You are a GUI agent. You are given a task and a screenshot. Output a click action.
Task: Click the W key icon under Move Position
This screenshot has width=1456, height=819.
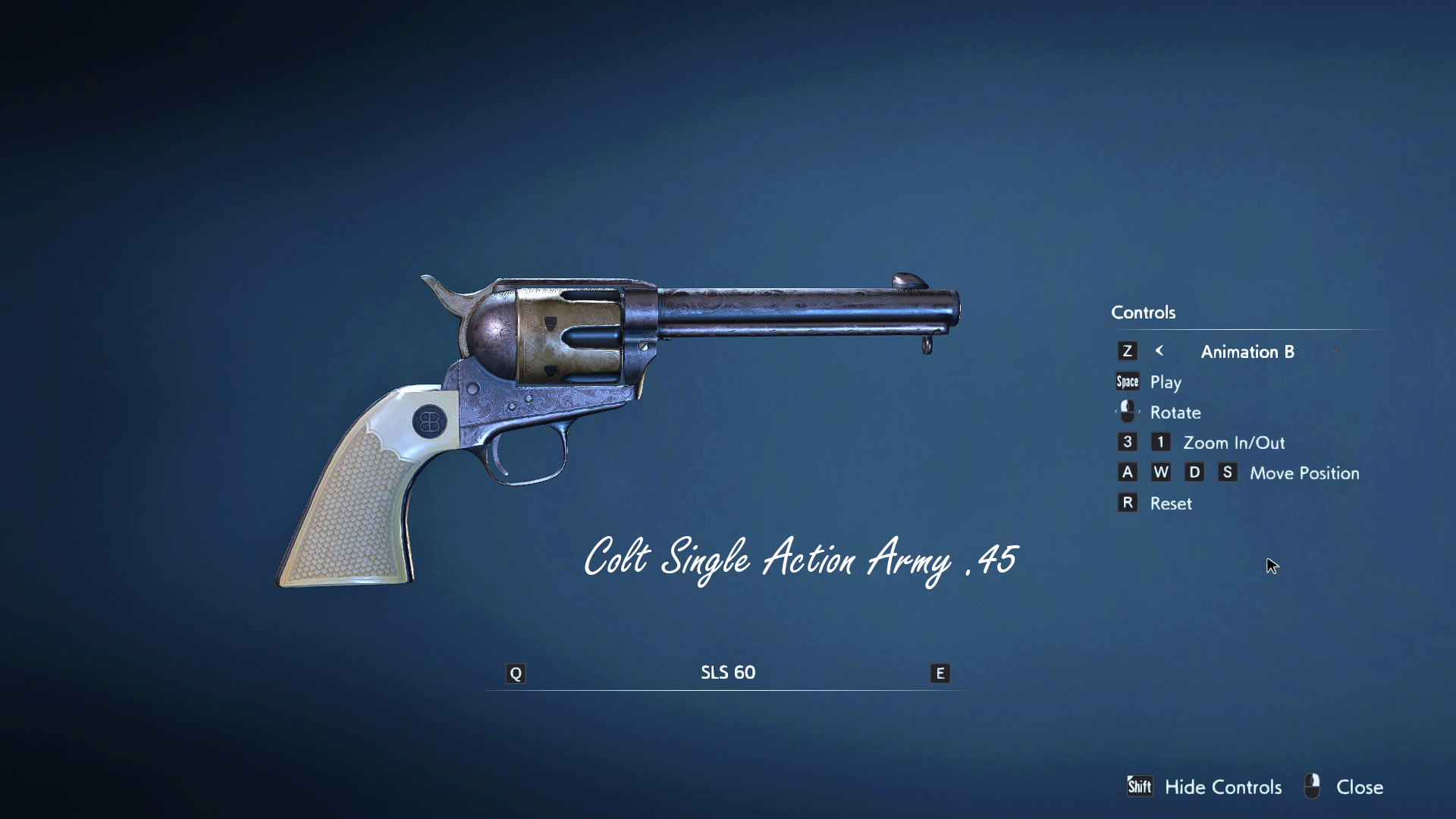pos(1161,472)
